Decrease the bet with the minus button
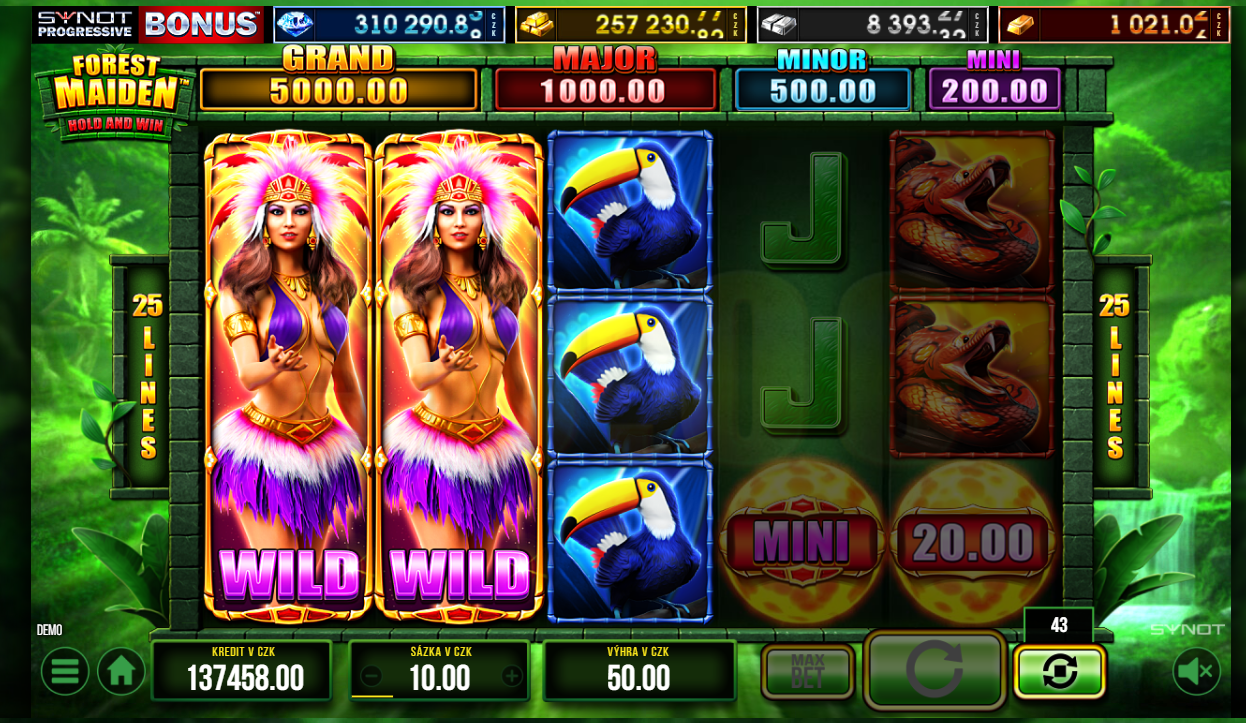The width and height of the screenshot is (1246, 723). [x=371, y=677]
